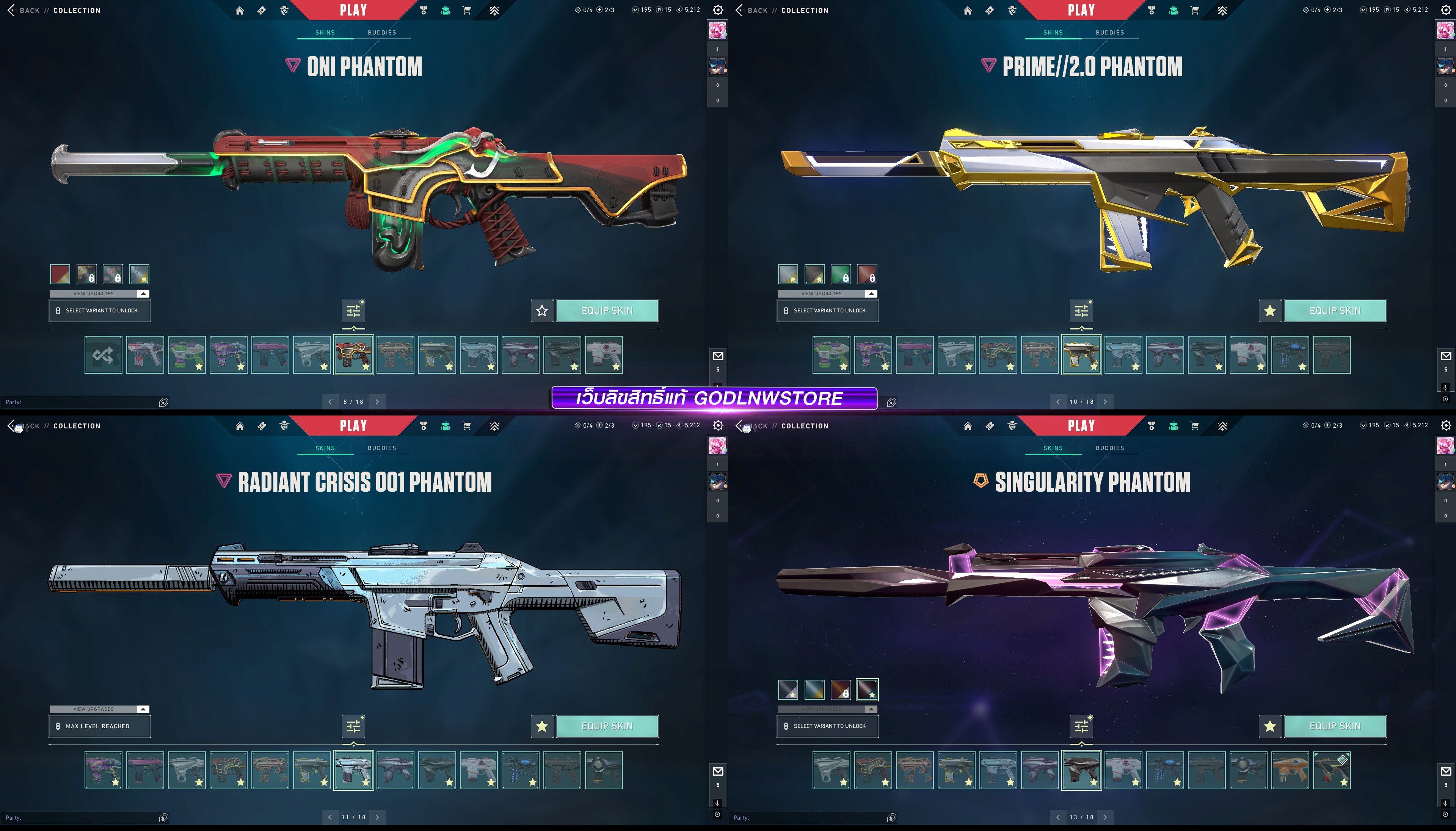Equip the Oni Phantom skin
The image size is (1456, 831).
(607, 310)
